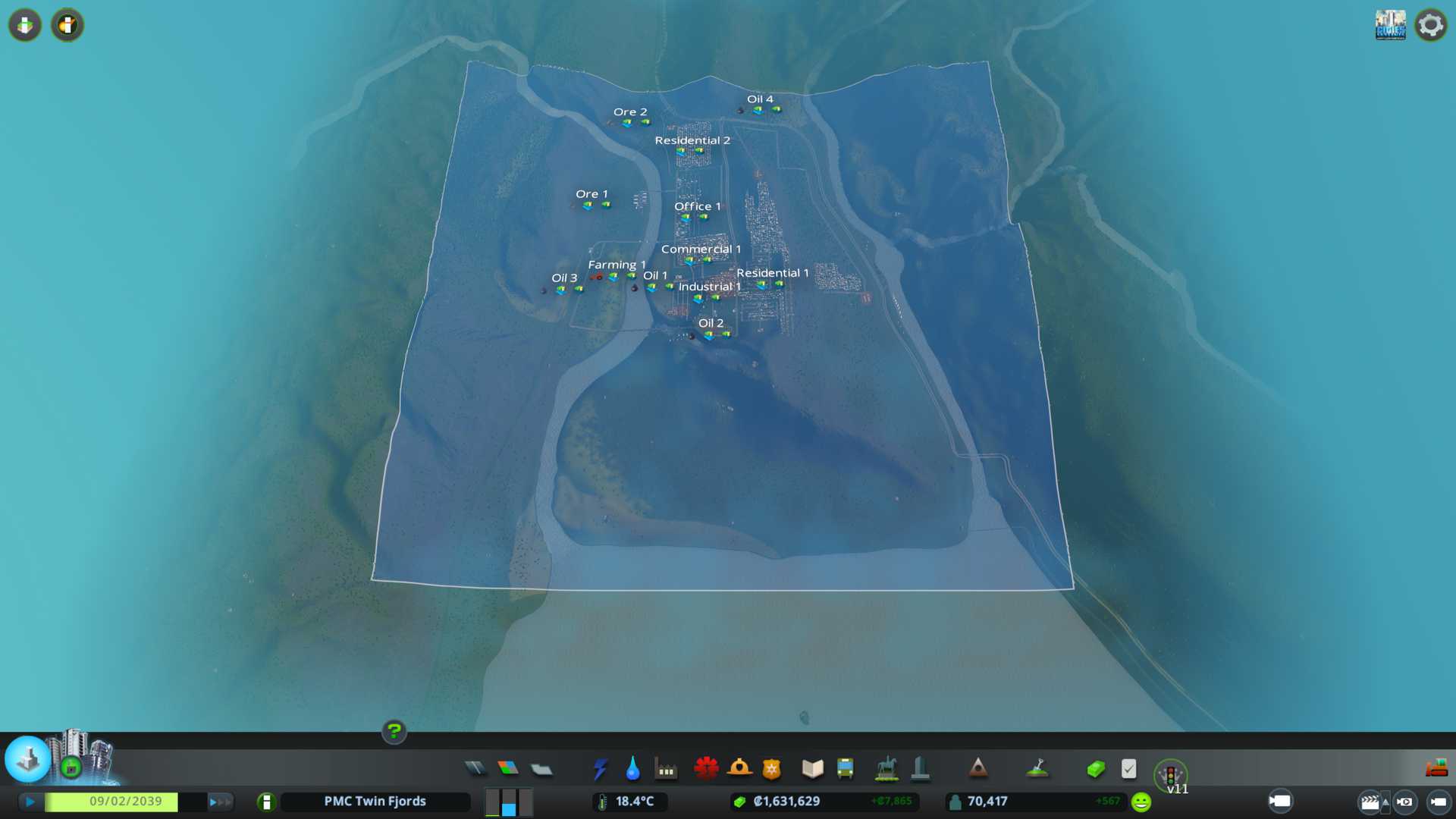Open the Education book menu
1456x819 pixels.
812,769
